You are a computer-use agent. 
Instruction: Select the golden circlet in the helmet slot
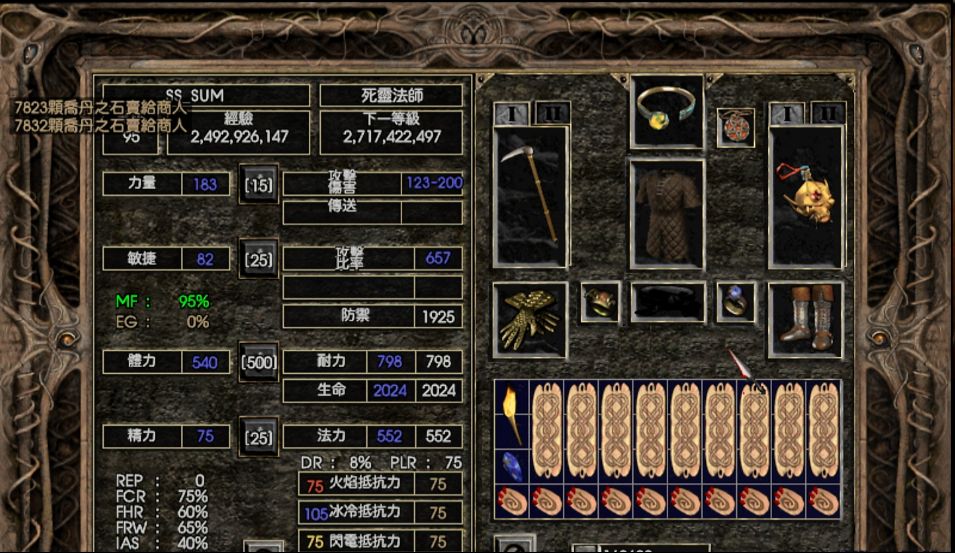tap(667, 107)
